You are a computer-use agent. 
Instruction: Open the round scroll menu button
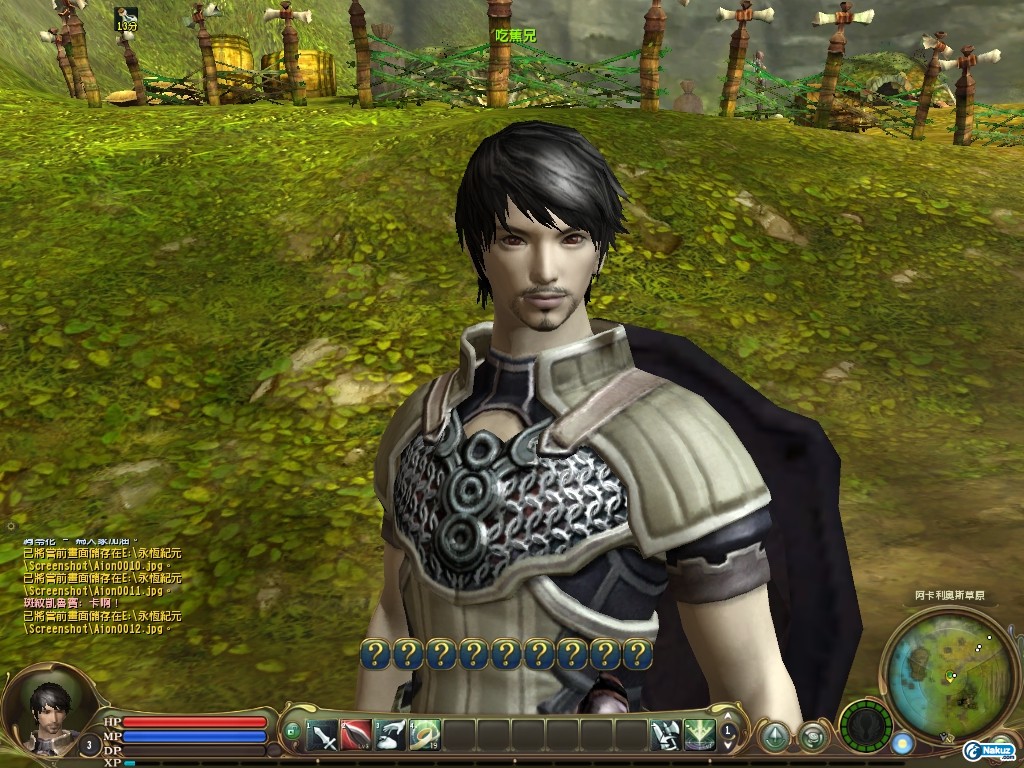811,737
